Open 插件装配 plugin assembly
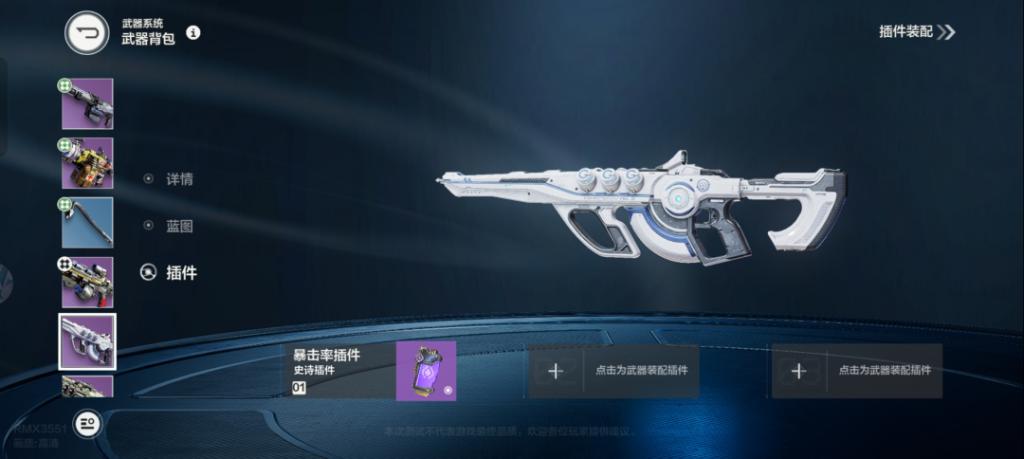 (x=916, y=32)
